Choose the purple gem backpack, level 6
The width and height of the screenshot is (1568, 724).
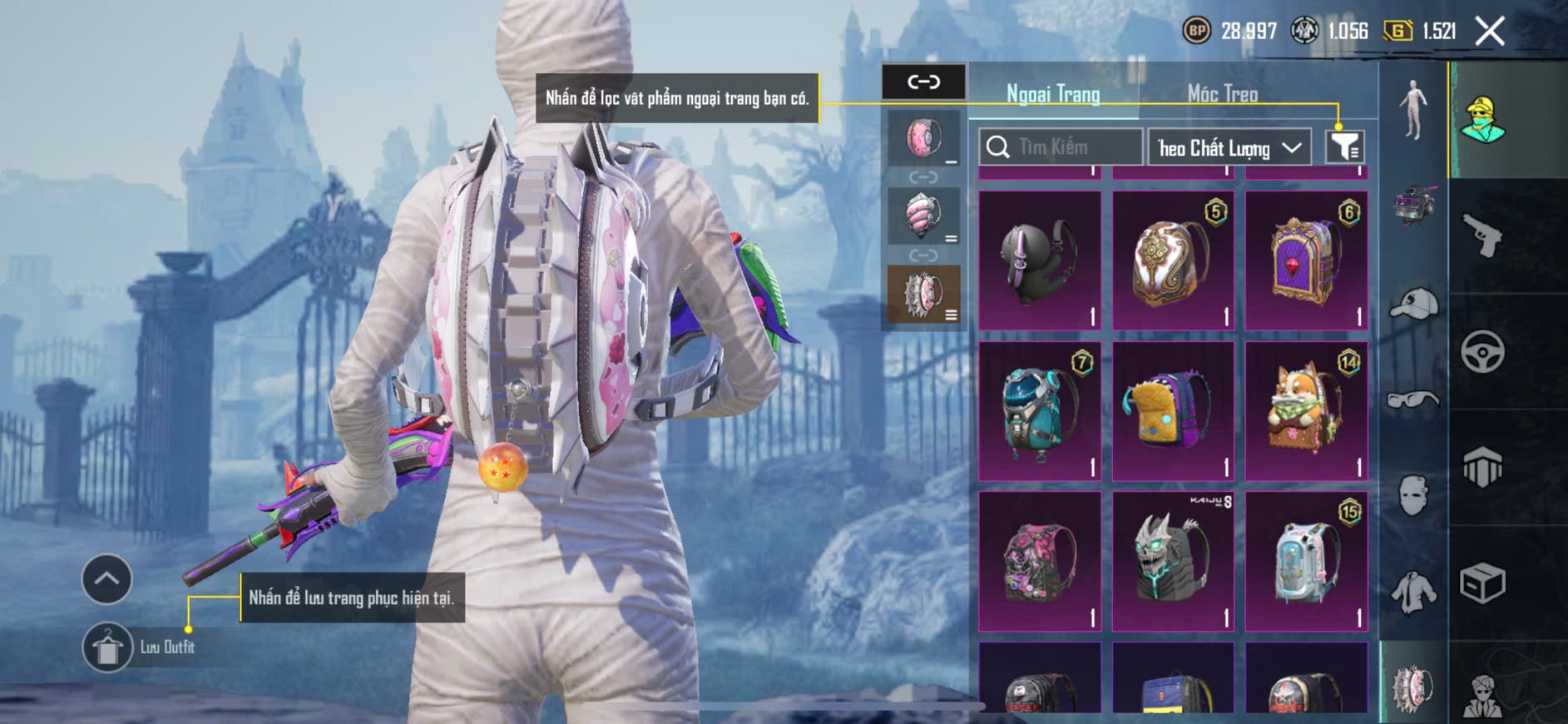coord(1306,260)
